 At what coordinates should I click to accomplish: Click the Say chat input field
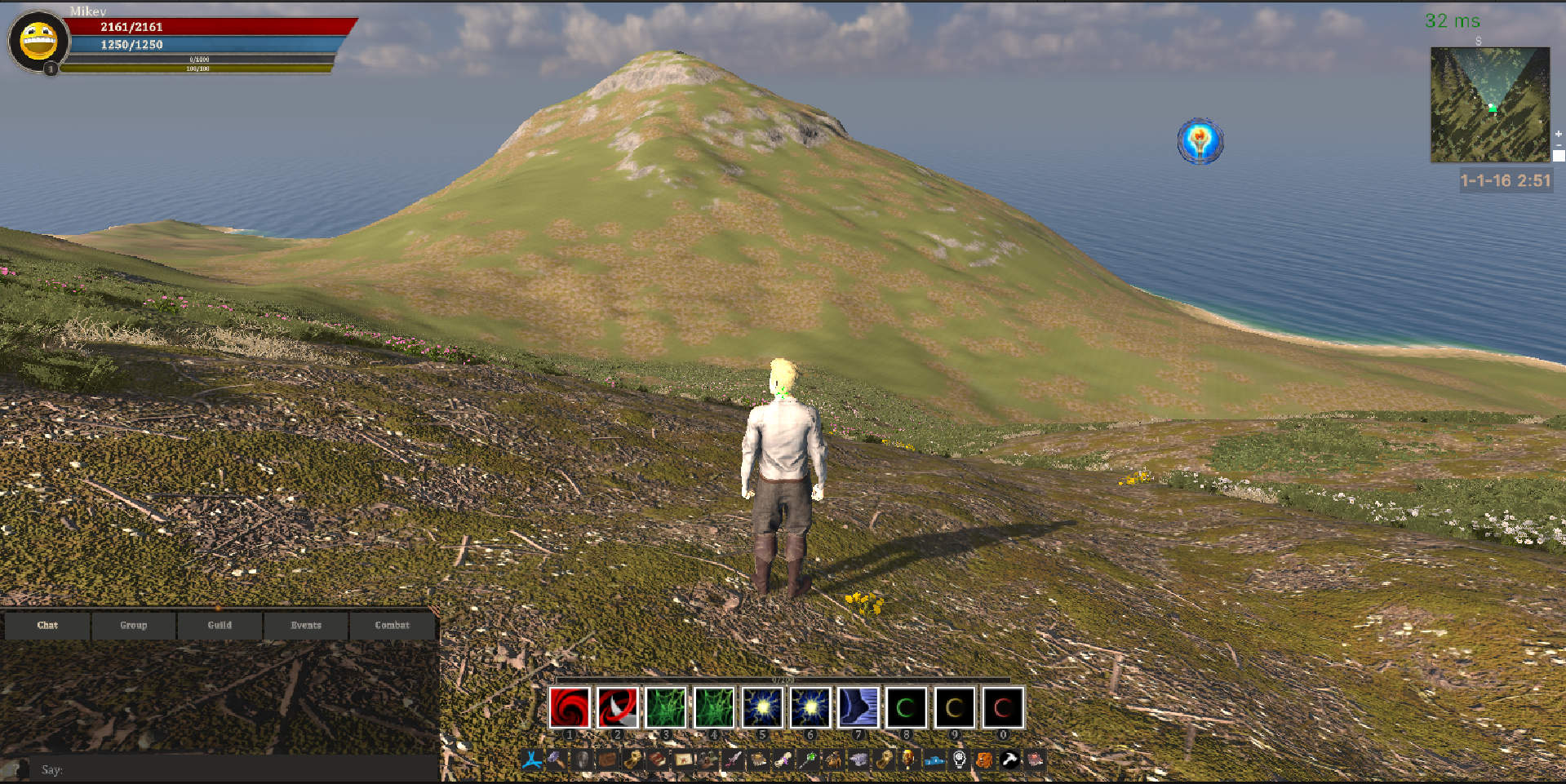[237, 769]
